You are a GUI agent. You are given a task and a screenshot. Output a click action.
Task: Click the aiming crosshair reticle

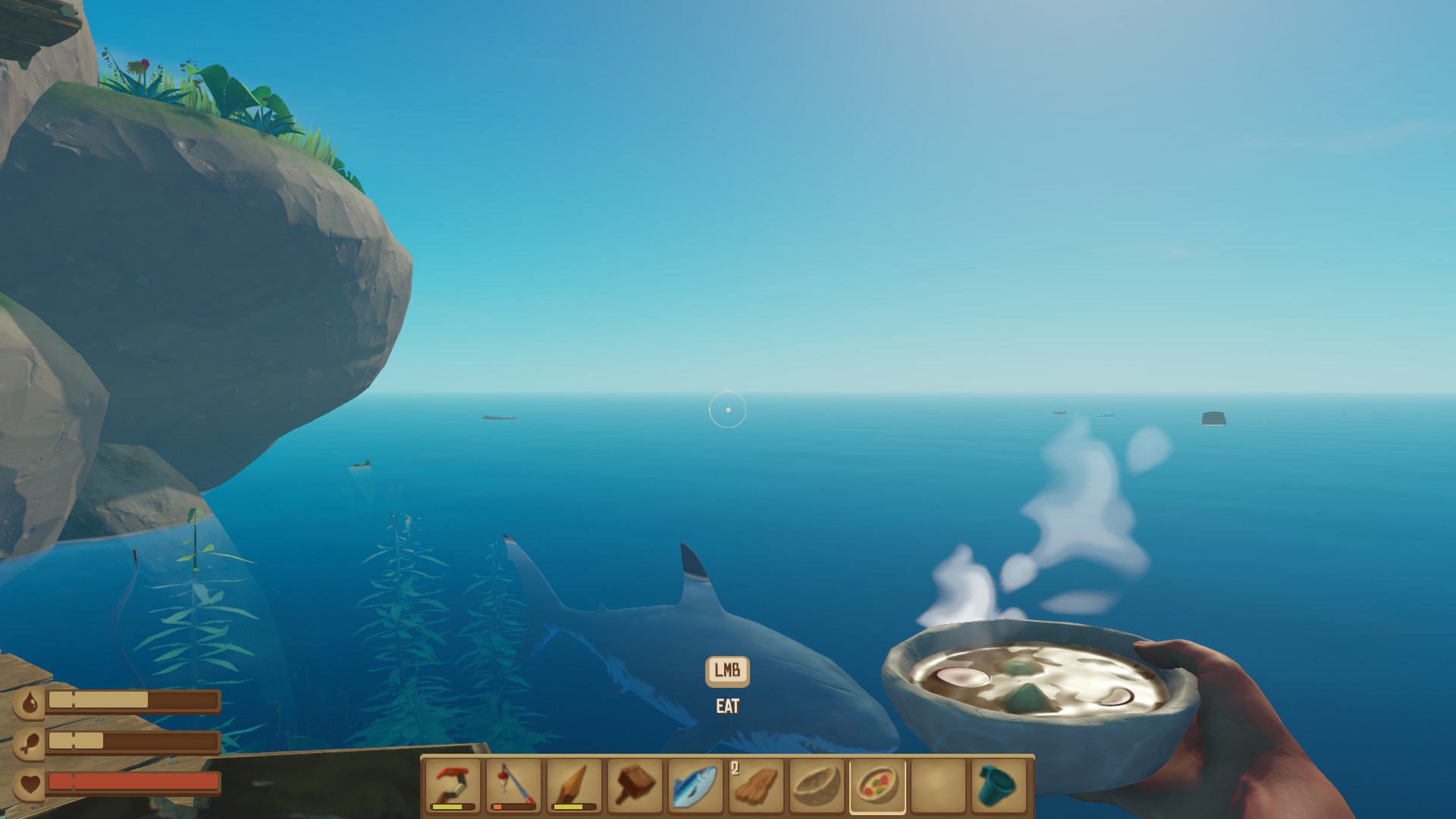coord(729,409)
